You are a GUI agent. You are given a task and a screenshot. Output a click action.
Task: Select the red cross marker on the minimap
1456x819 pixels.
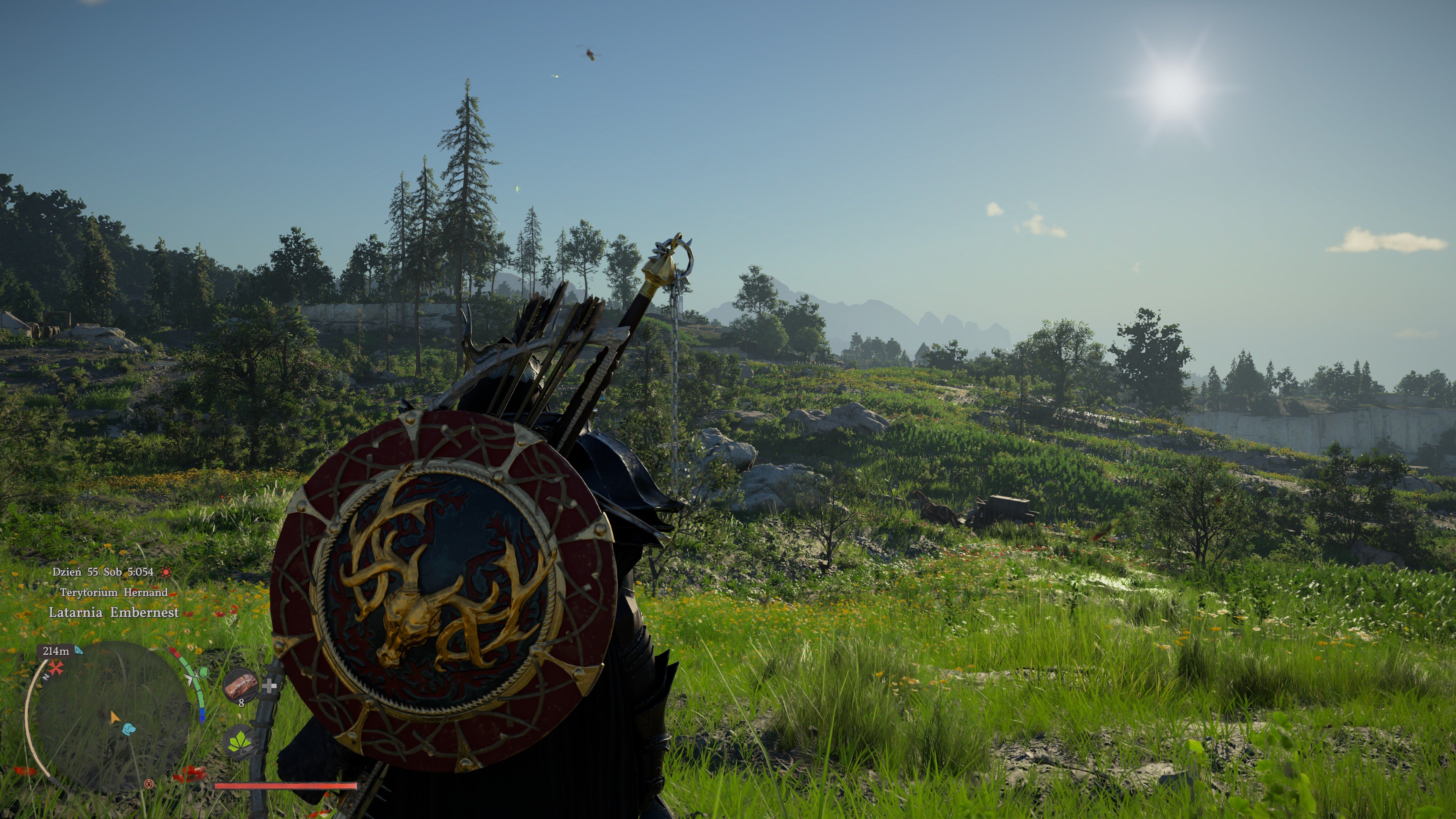pos(55,668)
